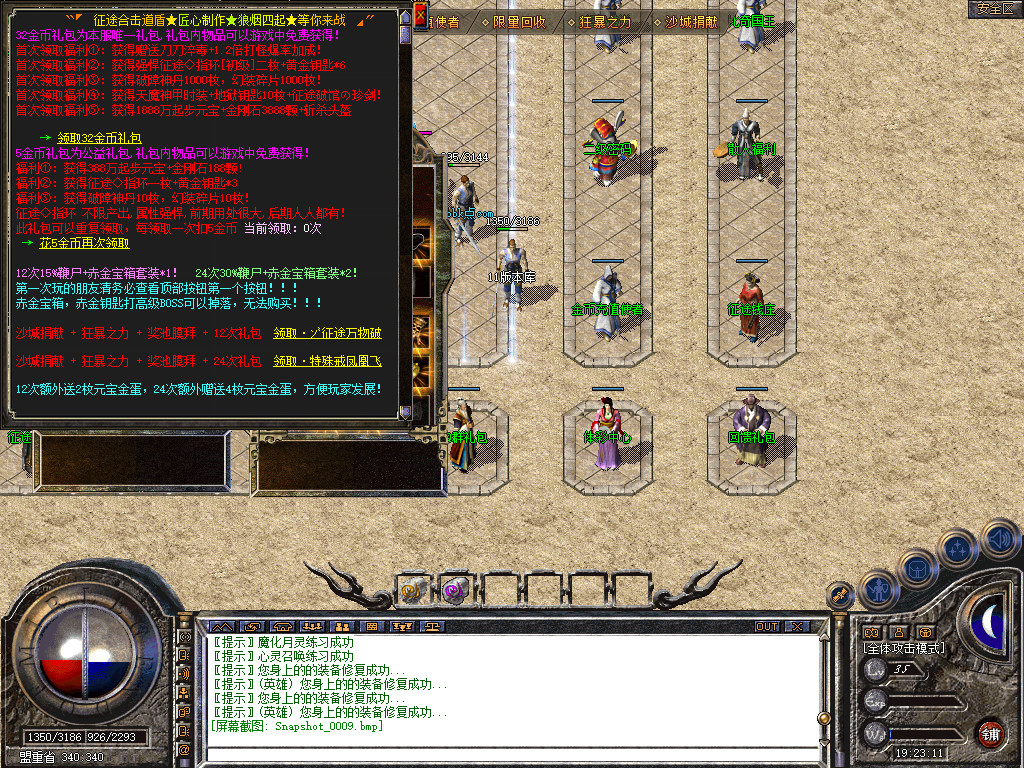This screenshot has height=768, width=1024.
Task: Open the red 铺 shop button
Action: [x=990, y=732]
